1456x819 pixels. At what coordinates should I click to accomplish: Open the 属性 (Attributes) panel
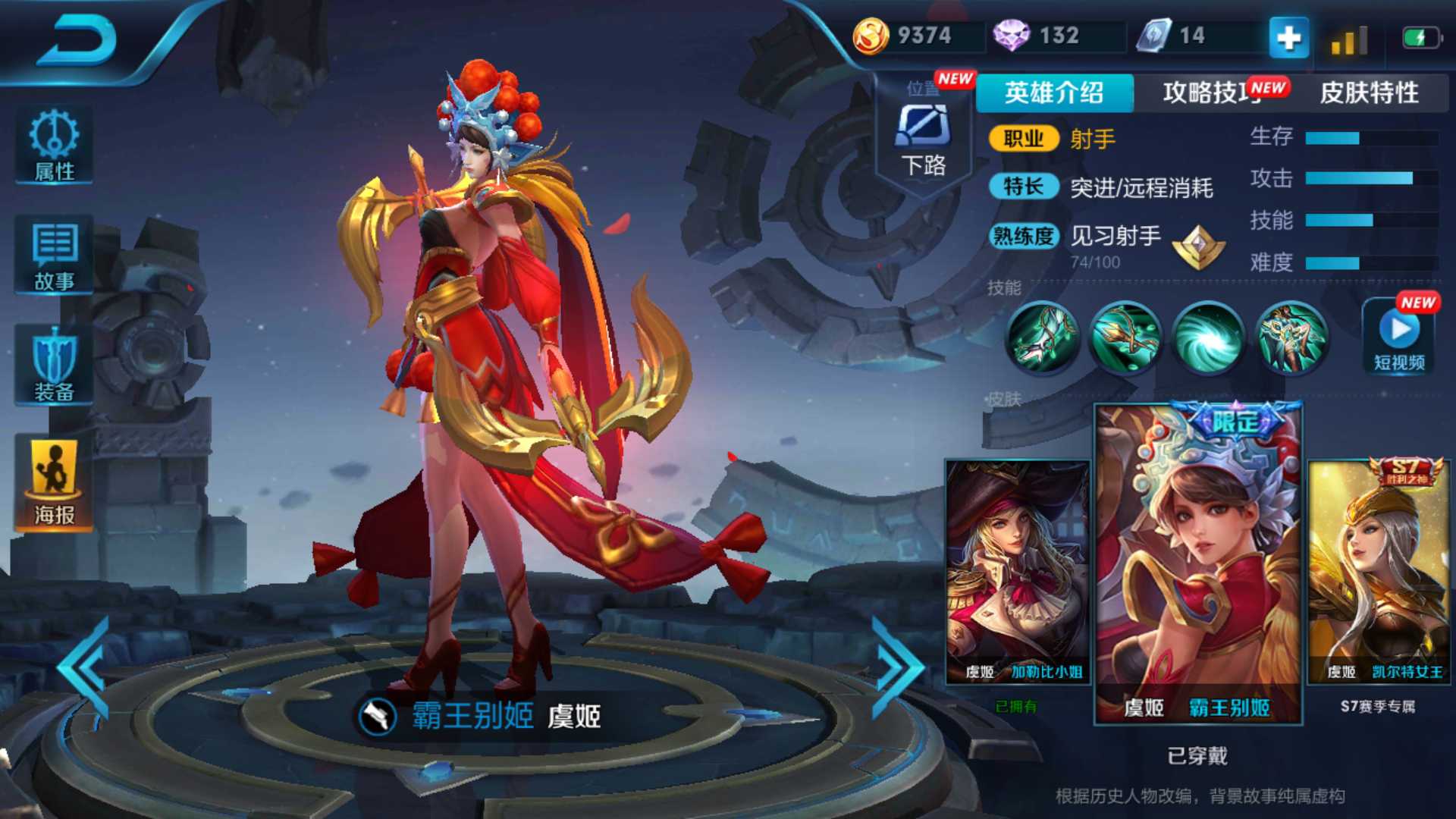[x=53, y=146]
